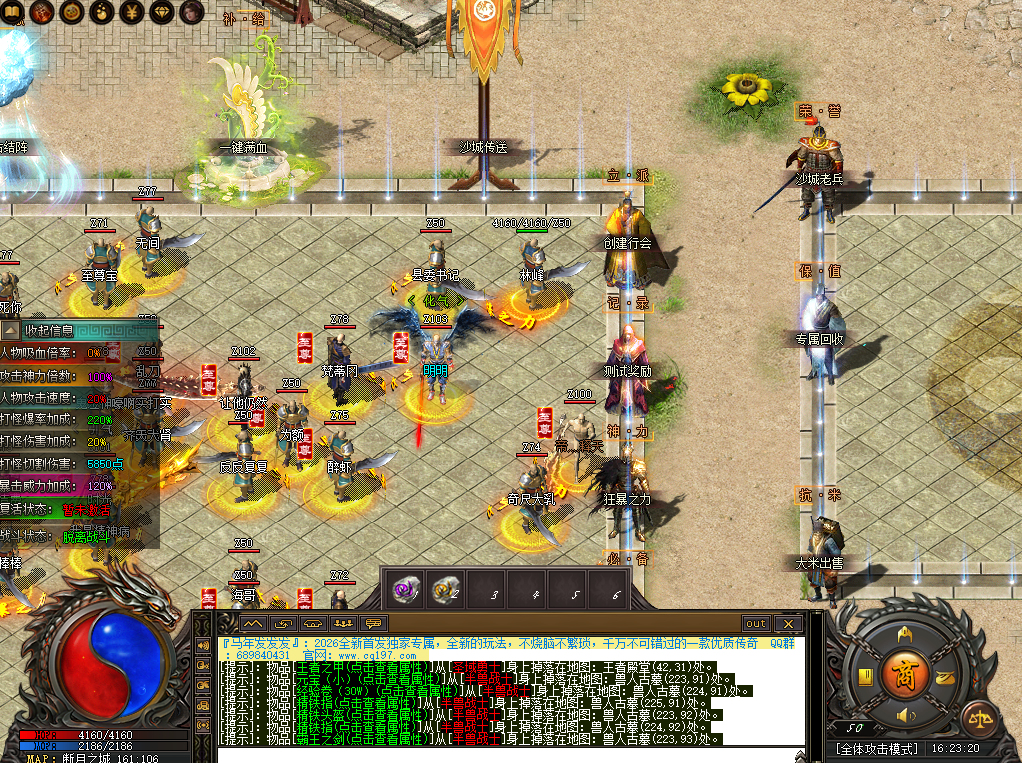Open the trade scales button
The height and width of the screenshot is (763, 1022).
[x=977, y=719]
